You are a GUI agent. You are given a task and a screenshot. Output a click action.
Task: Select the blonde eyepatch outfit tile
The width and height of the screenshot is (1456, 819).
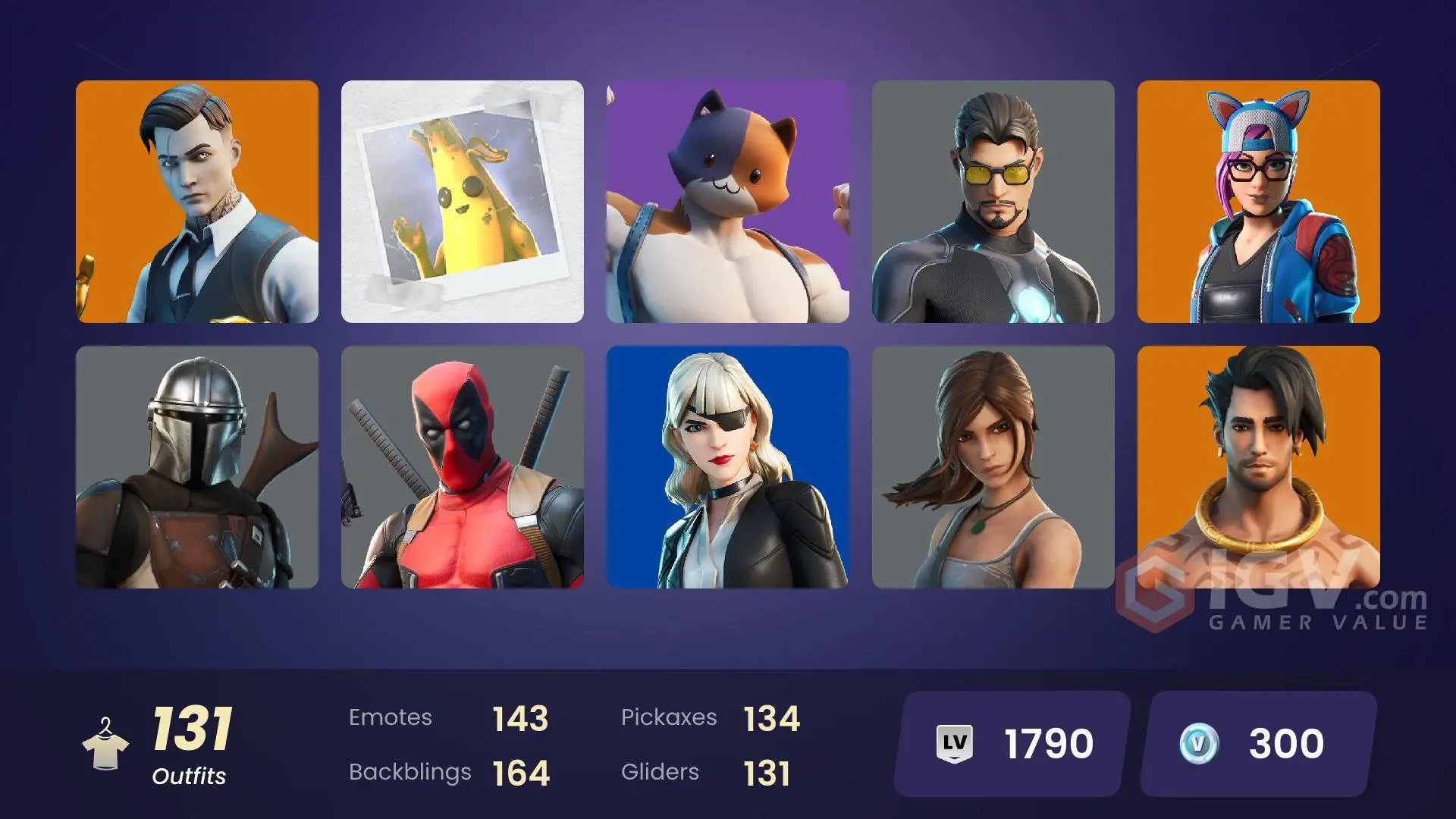coord(728,467)
